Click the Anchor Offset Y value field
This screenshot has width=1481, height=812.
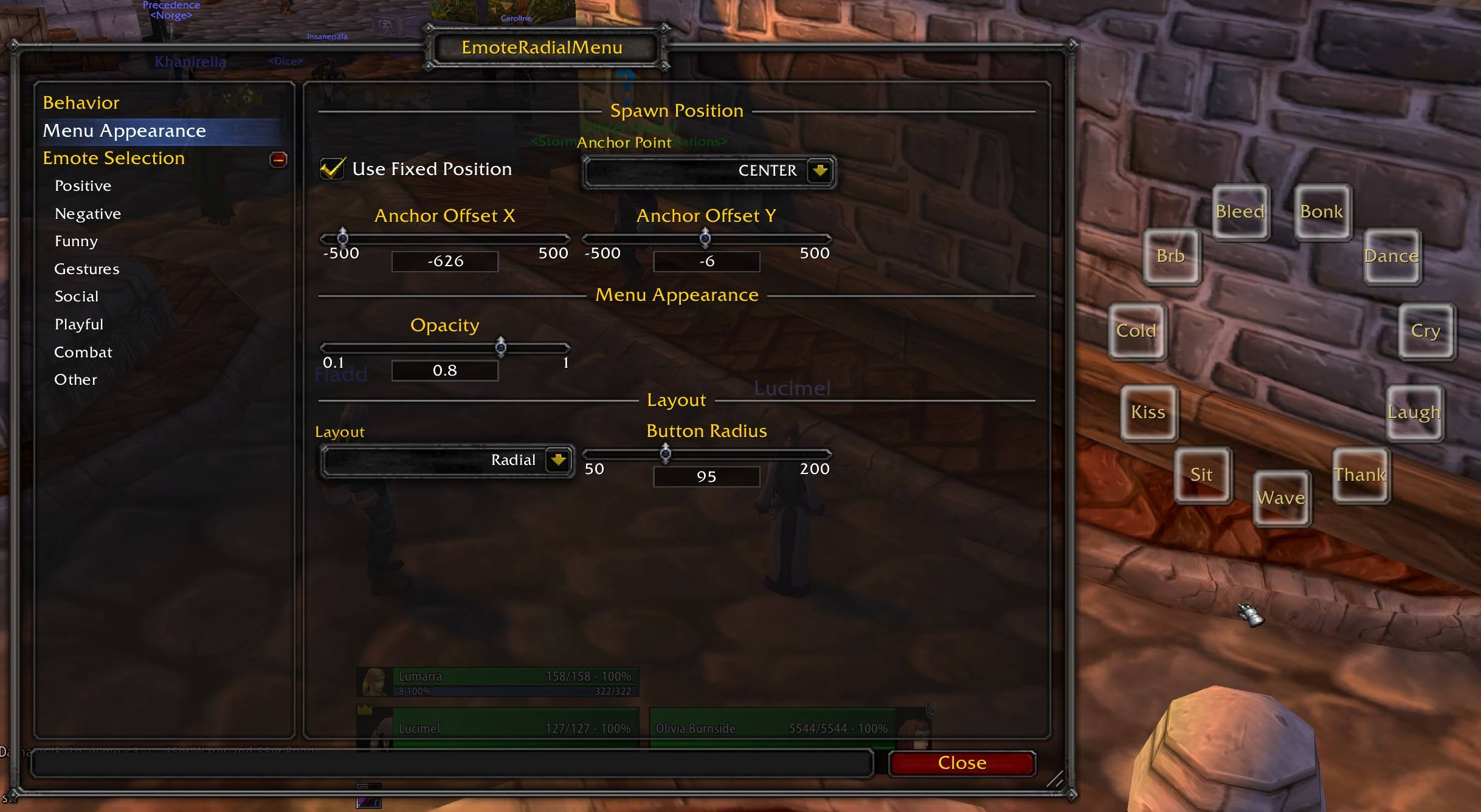(x=706, y=261)
